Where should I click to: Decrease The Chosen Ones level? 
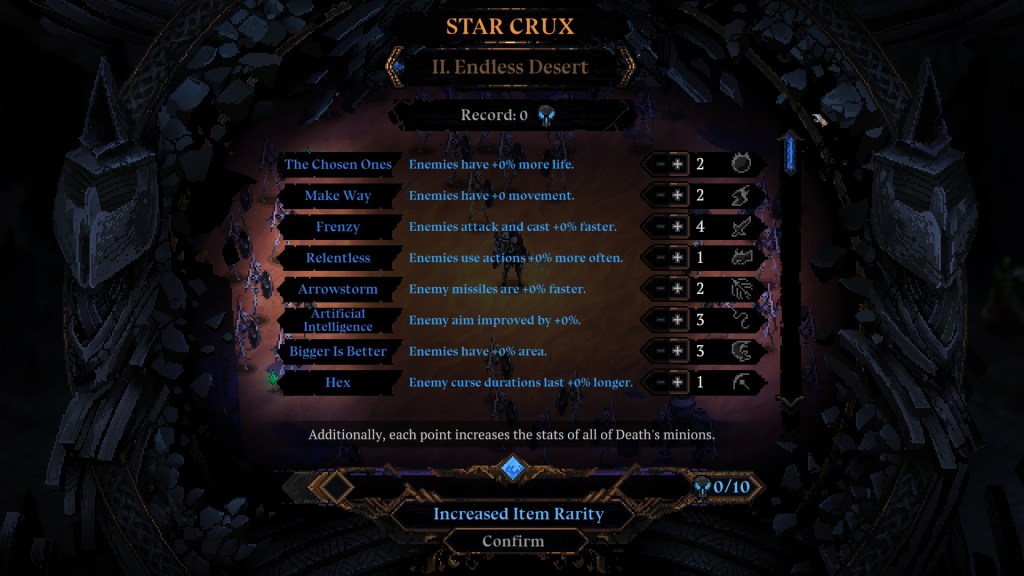click(x=659, y=164)
